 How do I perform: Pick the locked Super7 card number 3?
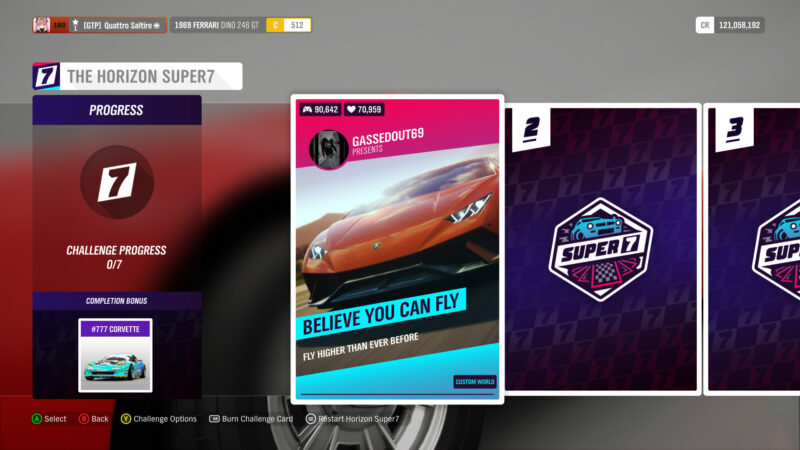[x=755, y=250]
